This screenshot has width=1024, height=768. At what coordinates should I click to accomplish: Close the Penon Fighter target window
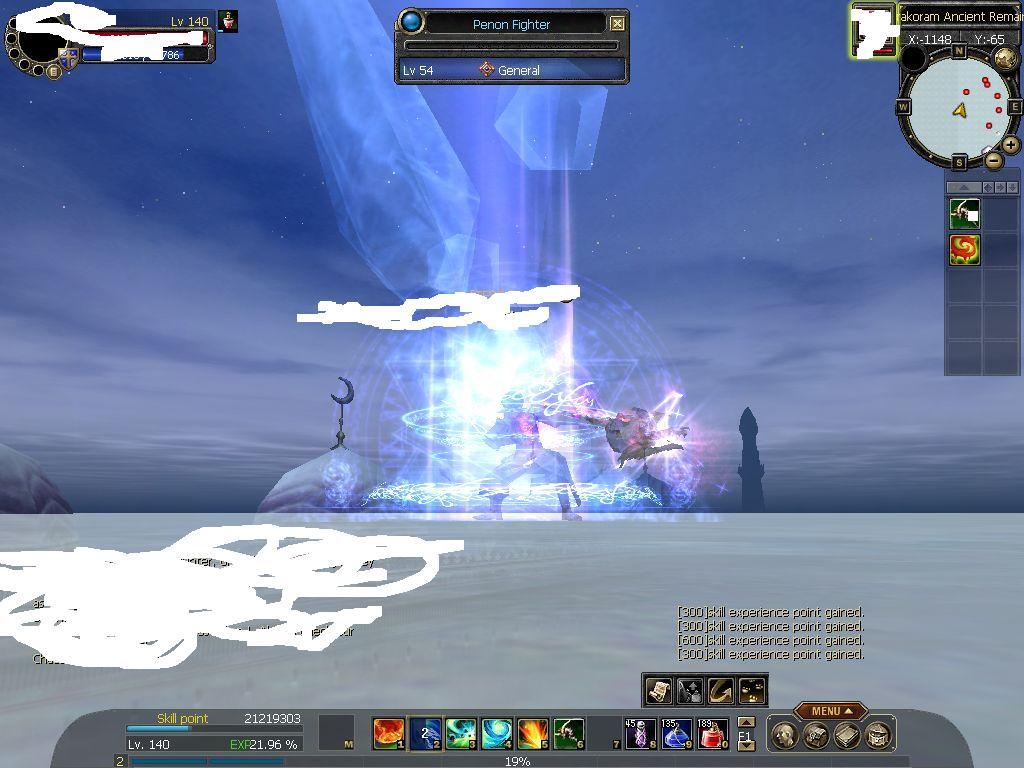click(x=617, y=23)
